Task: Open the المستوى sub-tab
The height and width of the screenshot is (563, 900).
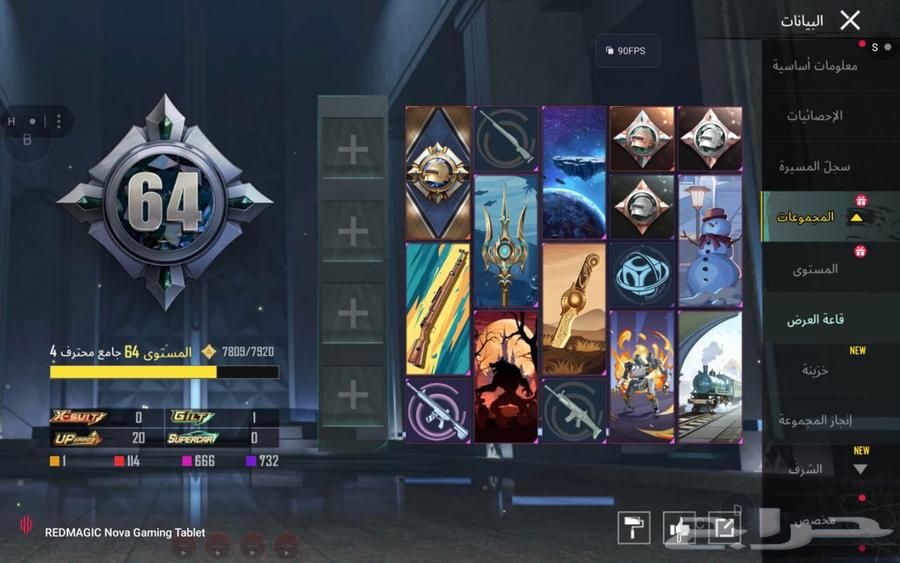Action: [x=816, y=270]
